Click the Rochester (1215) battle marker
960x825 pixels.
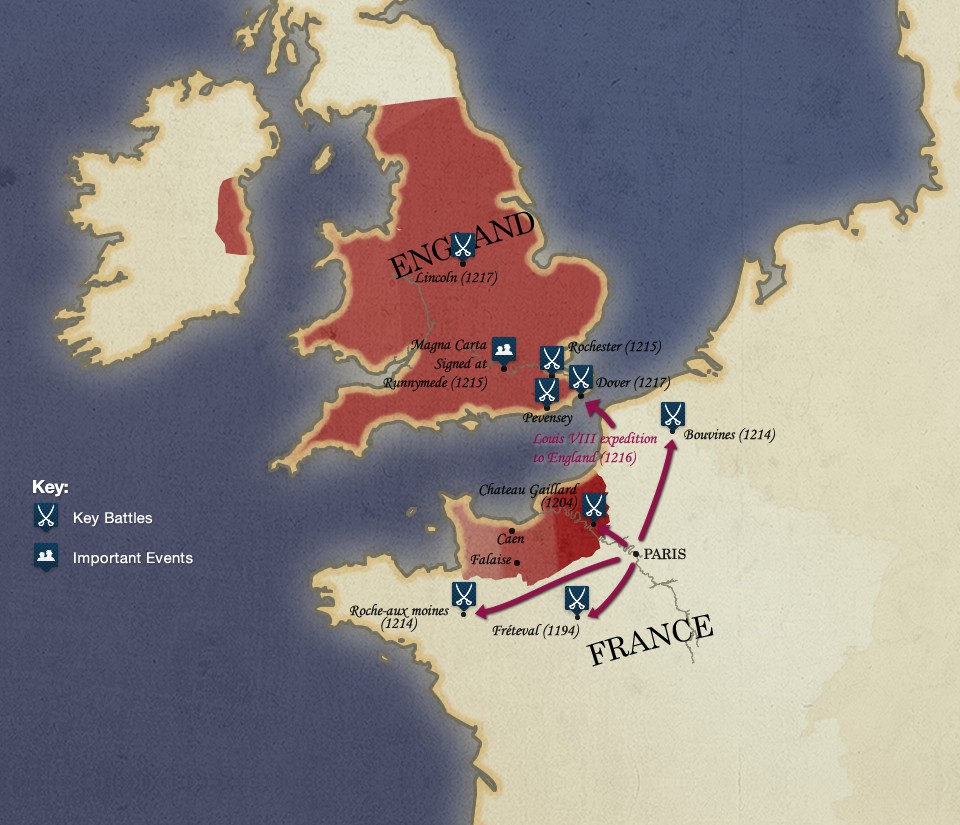[551, 358]
